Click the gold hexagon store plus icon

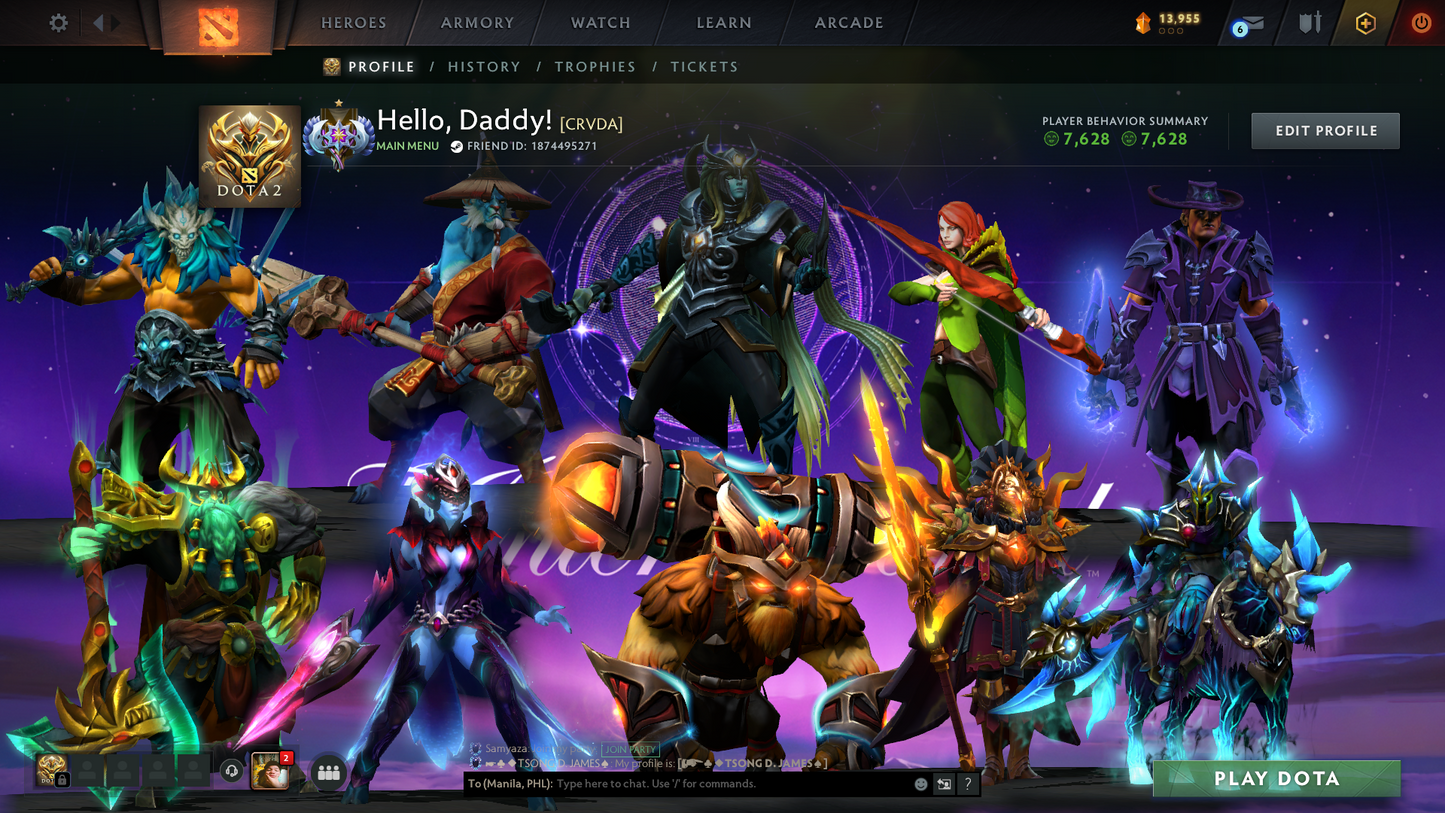(1366, 22)
